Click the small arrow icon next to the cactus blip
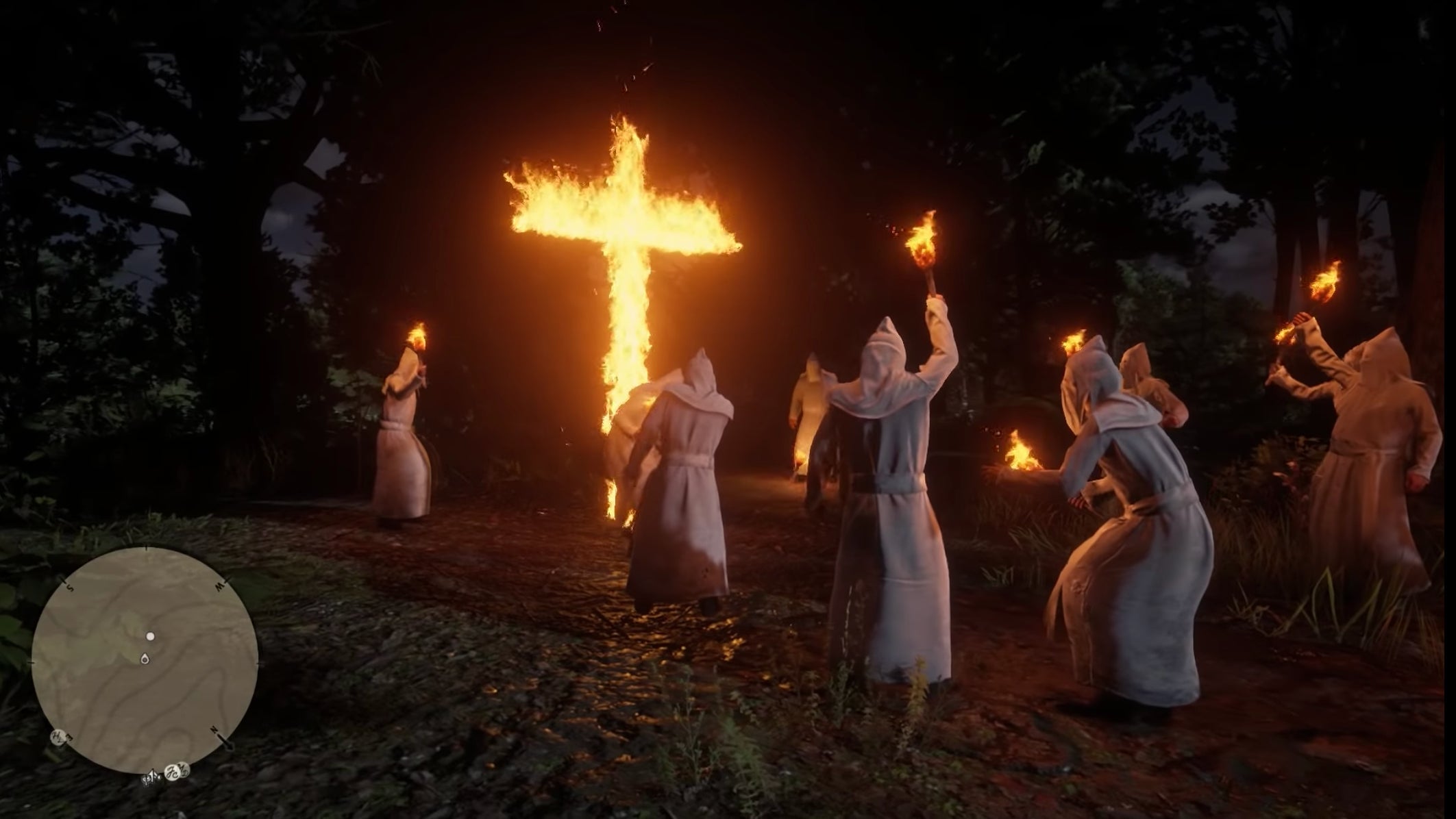The width and height of the screenshot is (1456, 819). coord(153,774)
